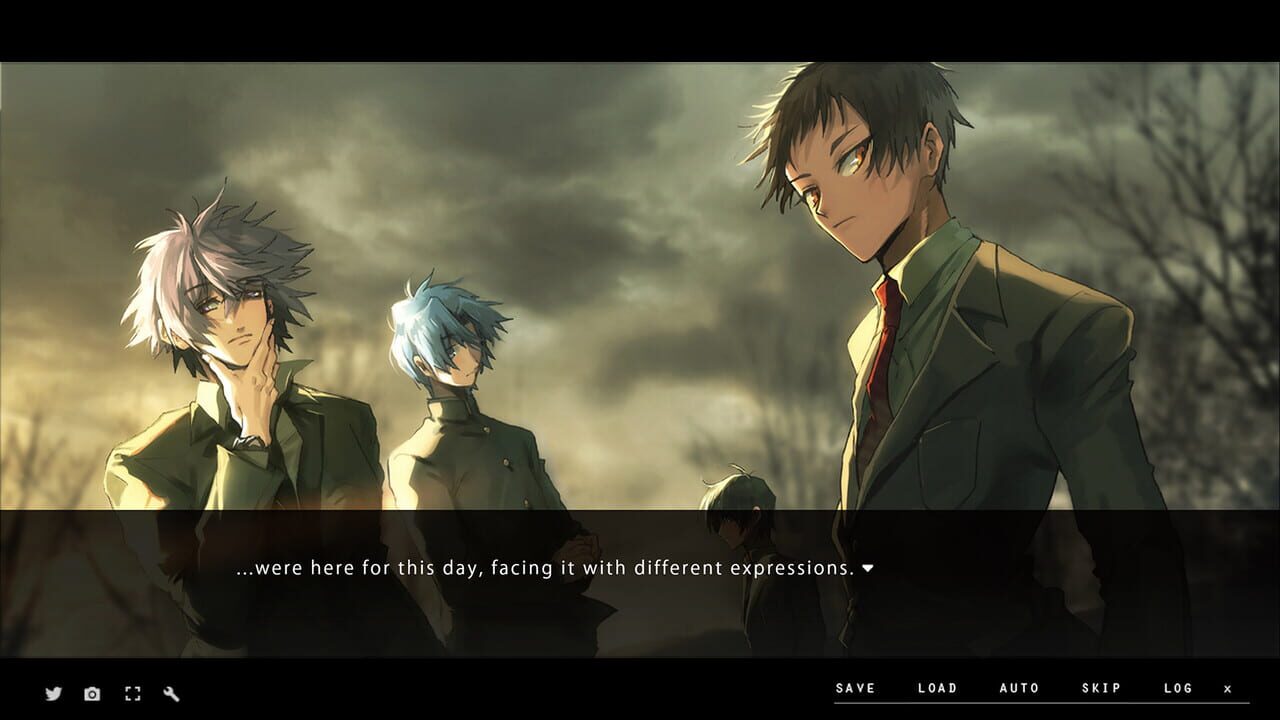The height and width of the screenshot is (720, 1280).
Task: Click LOAD in the bottom menu bar
Action: pos(935,688)
